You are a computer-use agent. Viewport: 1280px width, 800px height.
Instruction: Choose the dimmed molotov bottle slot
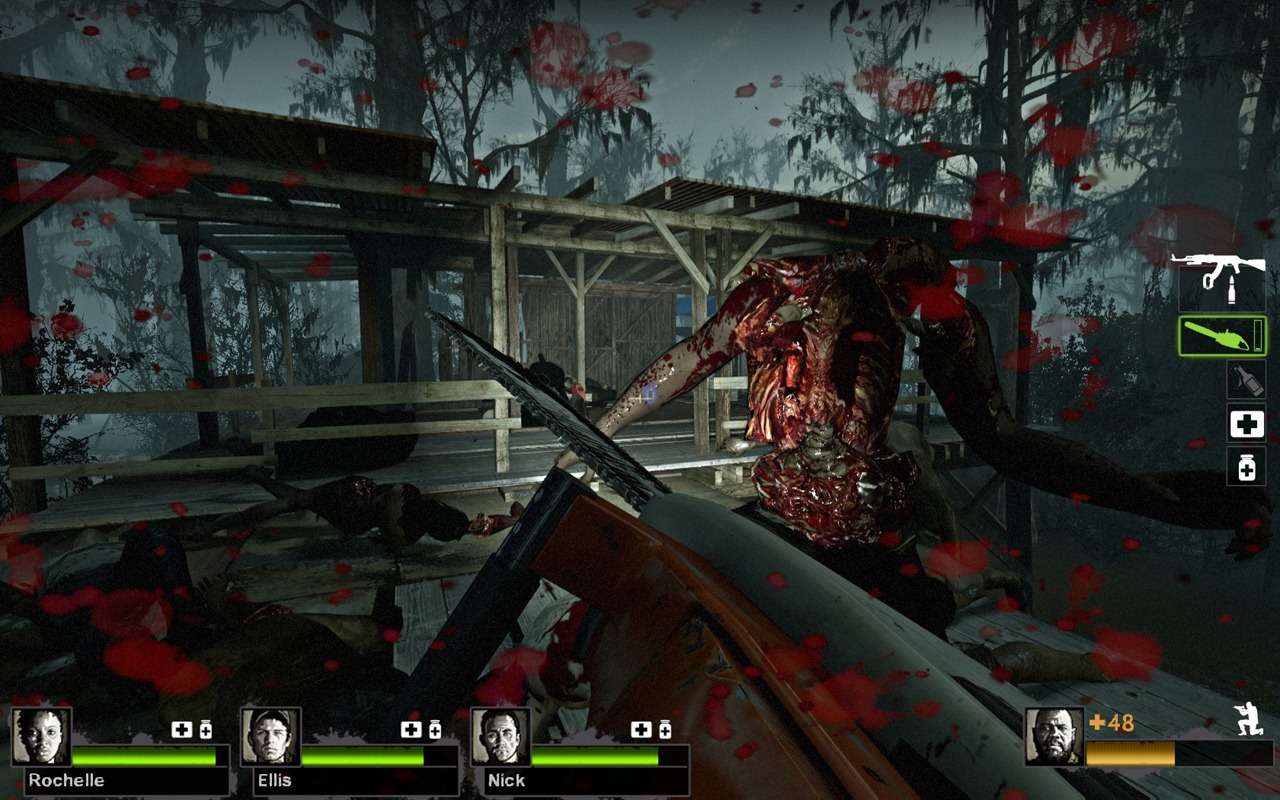click(1246, 379)
